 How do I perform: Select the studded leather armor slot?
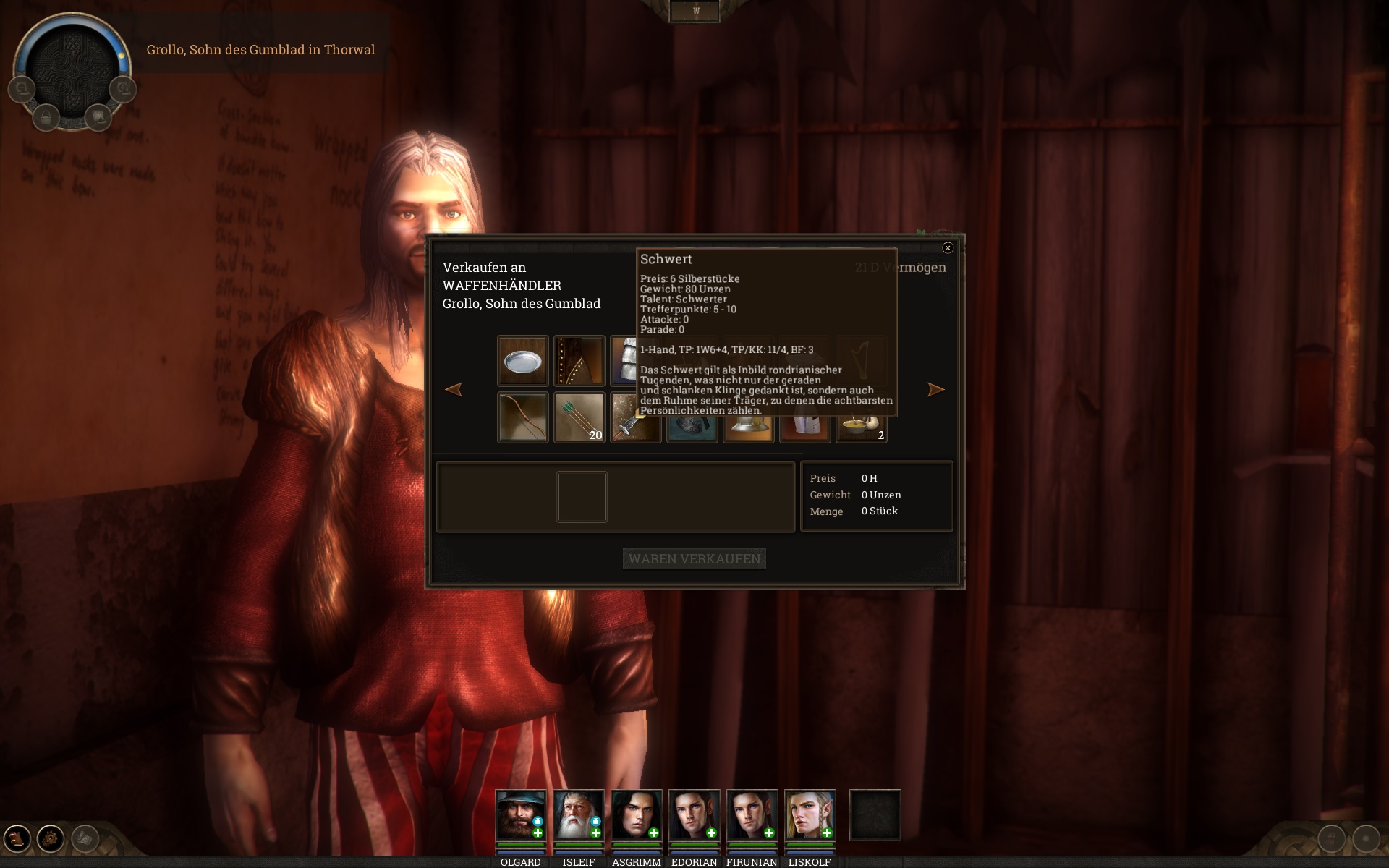tap(579, 361)
